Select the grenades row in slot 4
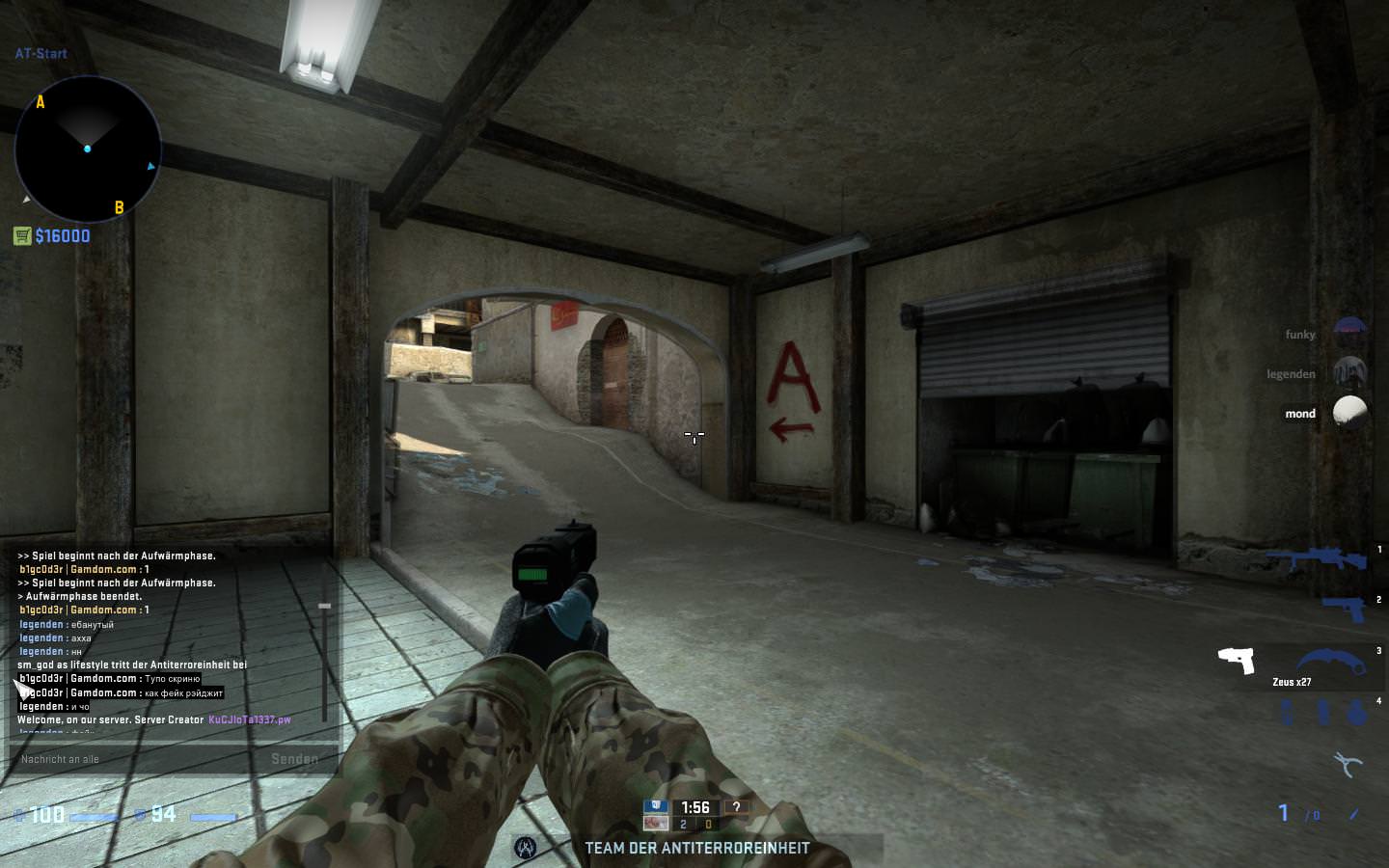 pos(1321,713)
